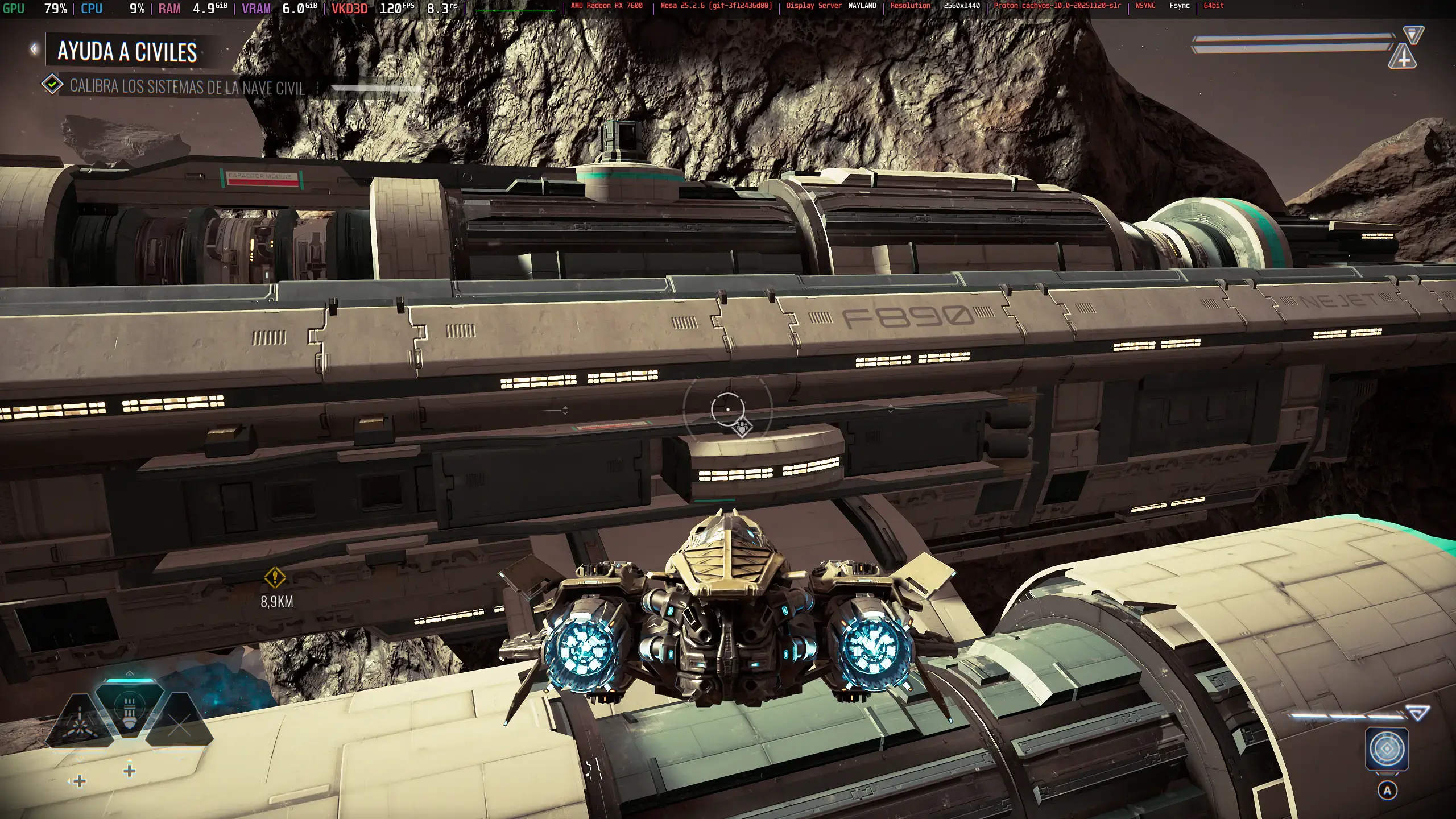The width and height of the screenshot is (1456, 819).
Task: Activate the circular device ability icon
Action: coord(1387,749)
